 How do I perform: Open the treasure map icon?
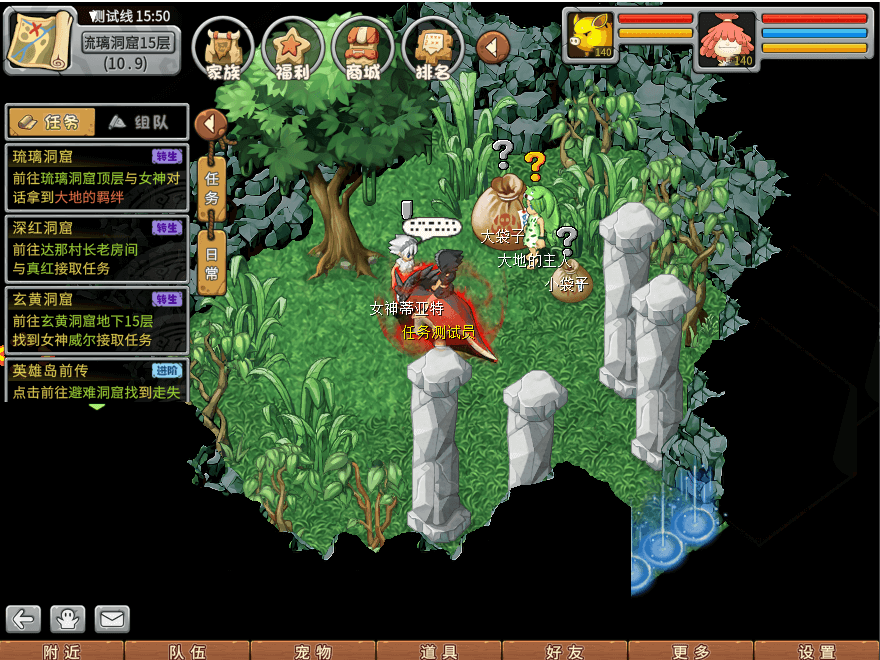[40, 38]
